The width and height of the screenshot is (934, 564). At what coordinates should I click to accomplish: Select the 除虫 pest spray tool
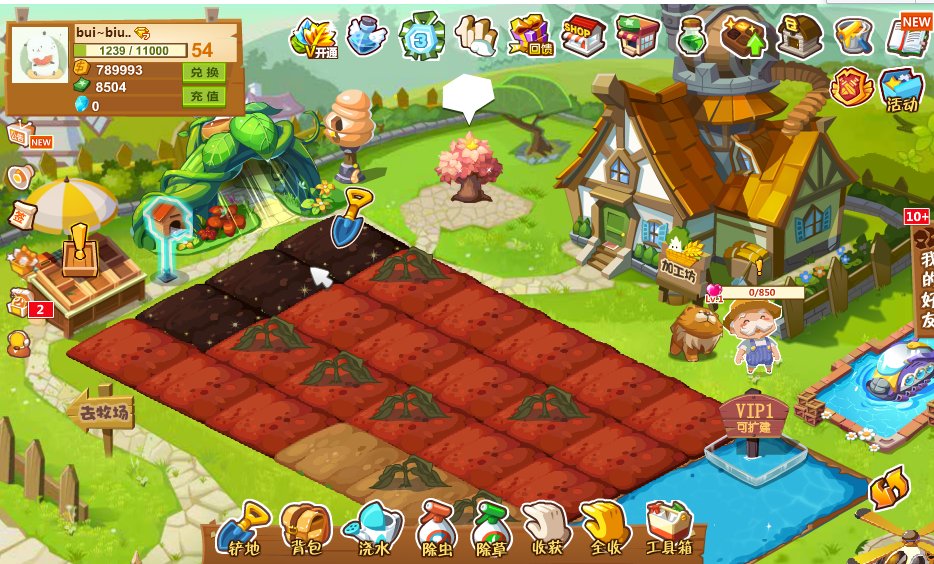[436, 529]
